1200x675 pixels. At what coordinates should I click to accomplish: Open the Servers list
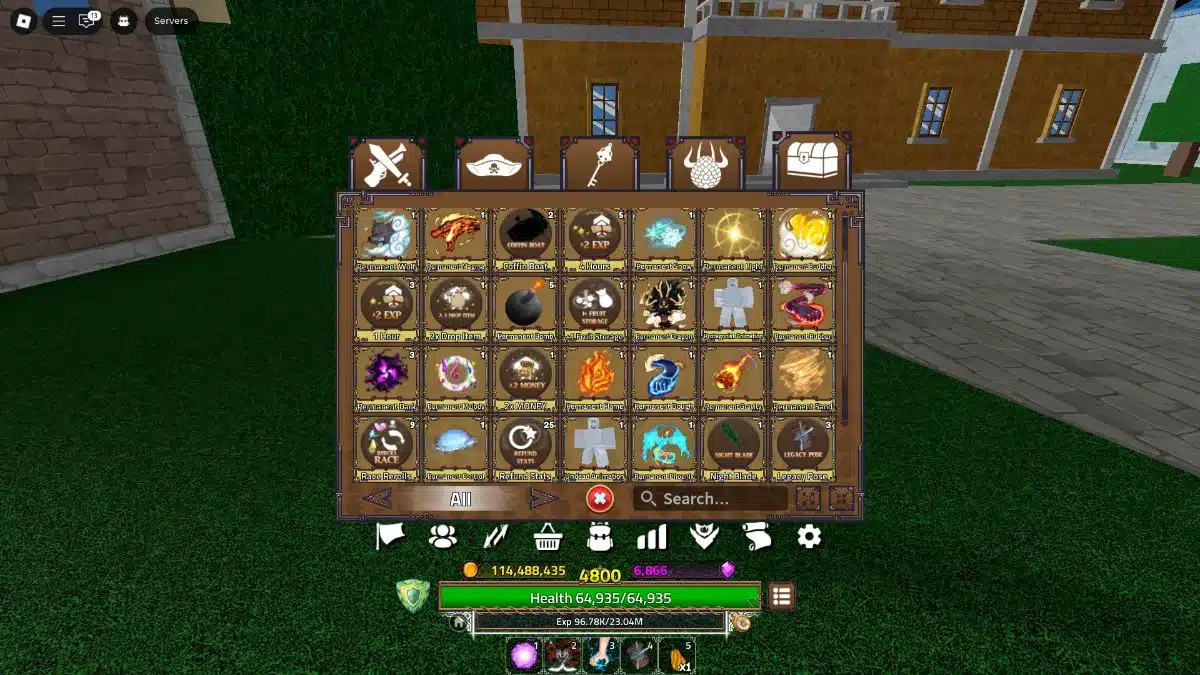171,20
